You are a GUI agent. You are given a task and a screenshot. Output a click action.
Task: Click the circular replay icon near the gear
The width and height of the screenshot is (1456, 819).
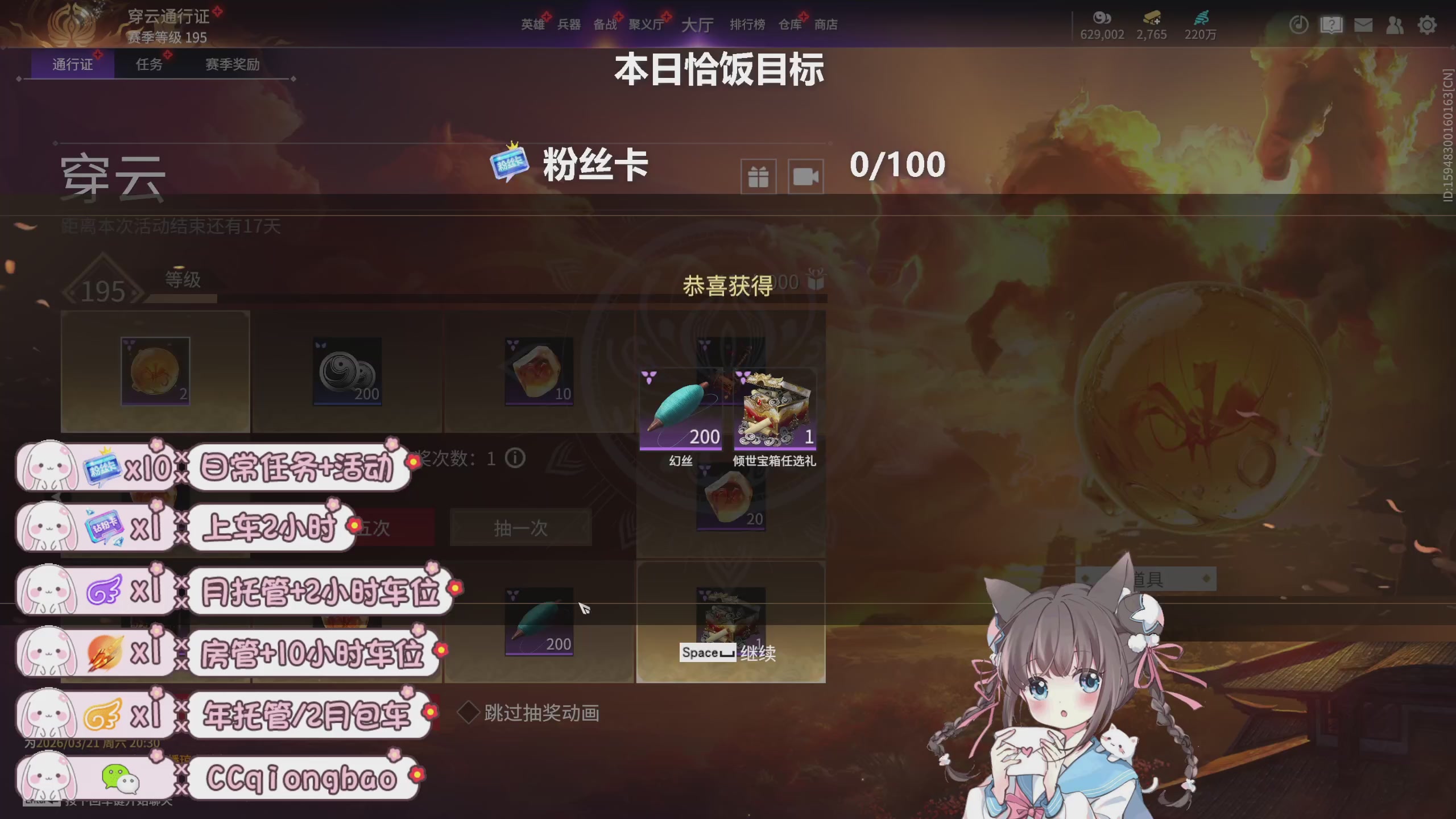pos(1298,25)
